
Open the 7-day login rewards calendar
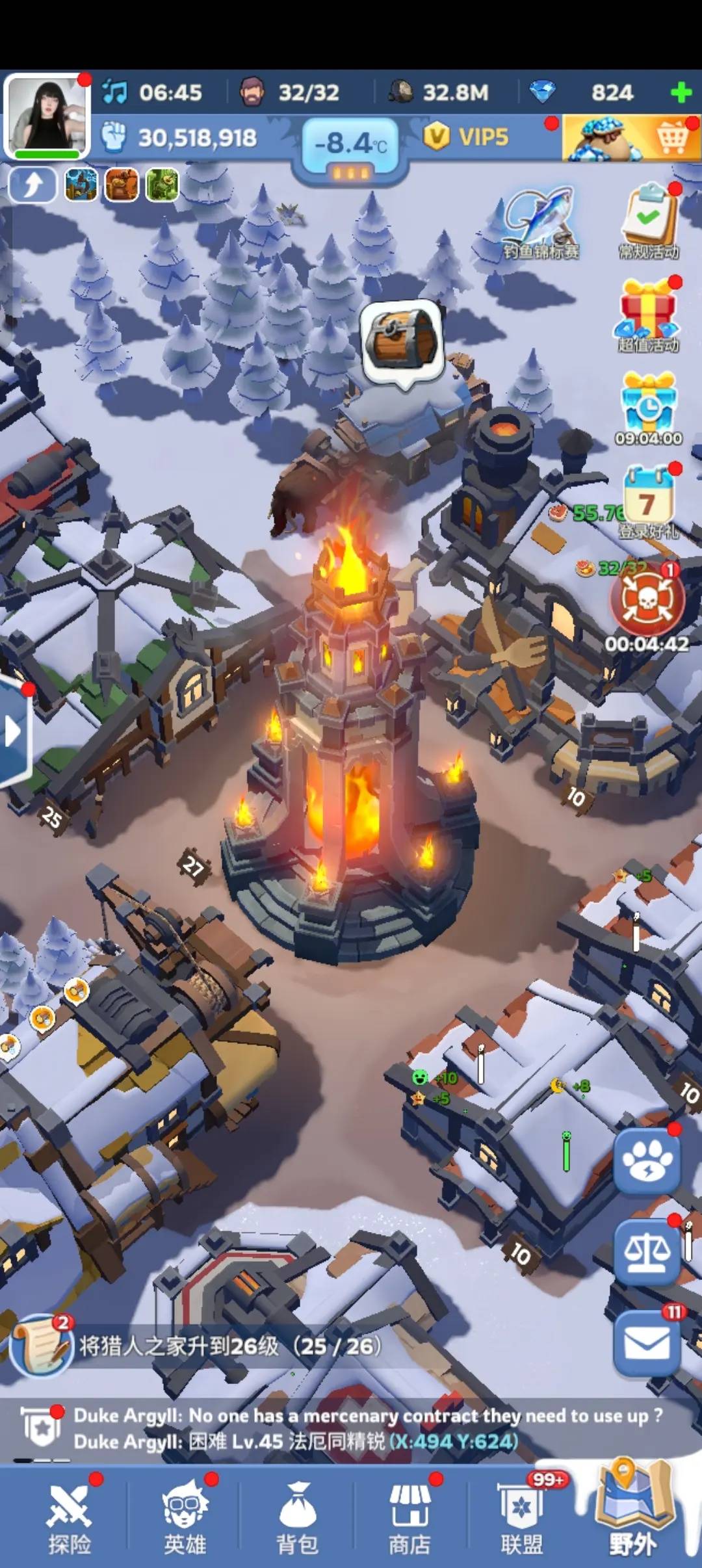coord(647,501)
